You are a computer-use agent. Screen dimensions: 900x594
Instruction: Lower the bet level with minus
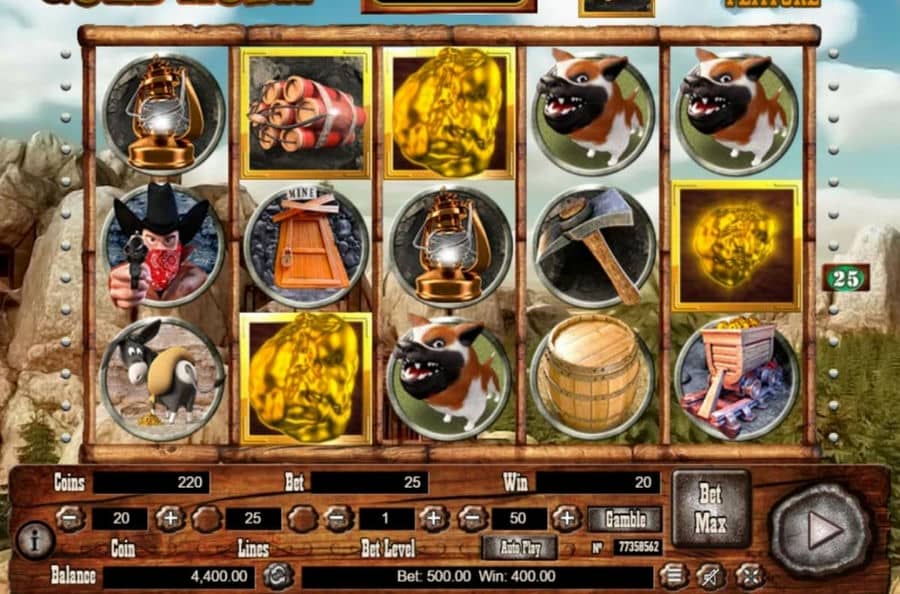(338, 518)
